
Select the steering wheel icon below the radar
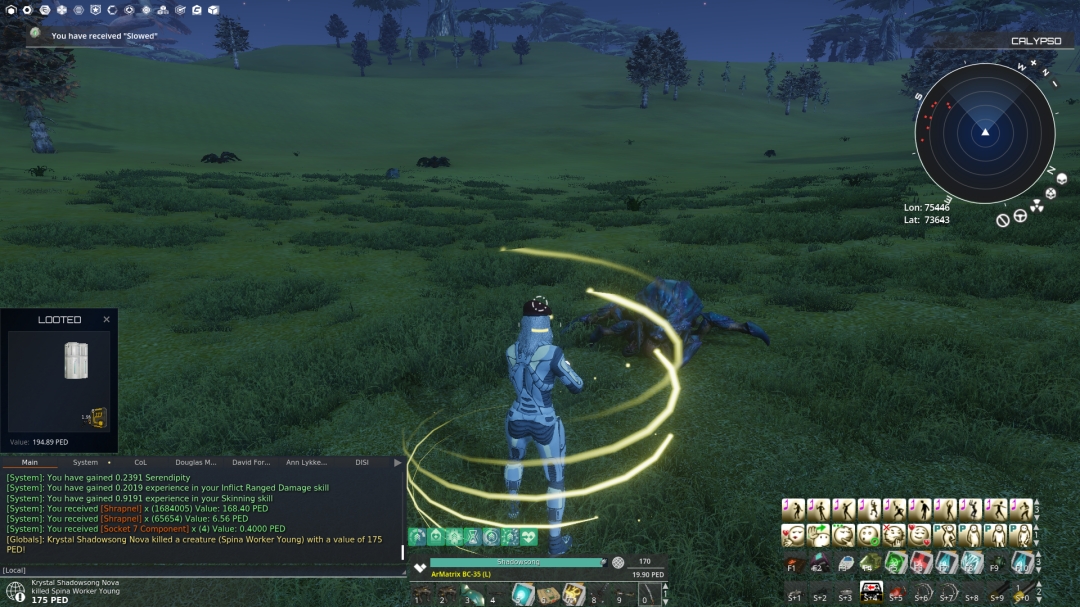[x=1020, y=215]
